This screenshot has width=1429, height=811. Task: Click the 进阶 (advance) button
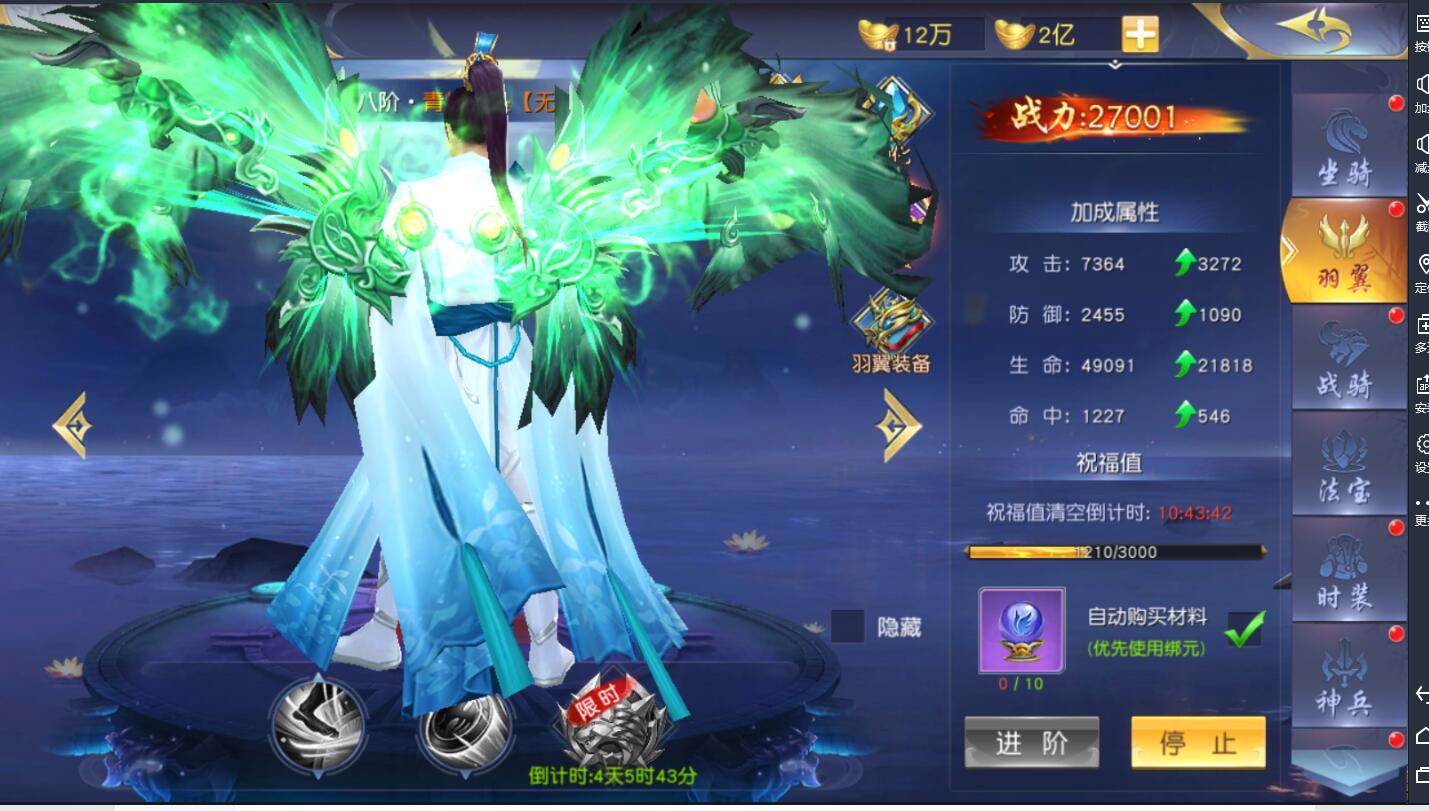point(1031,742)
